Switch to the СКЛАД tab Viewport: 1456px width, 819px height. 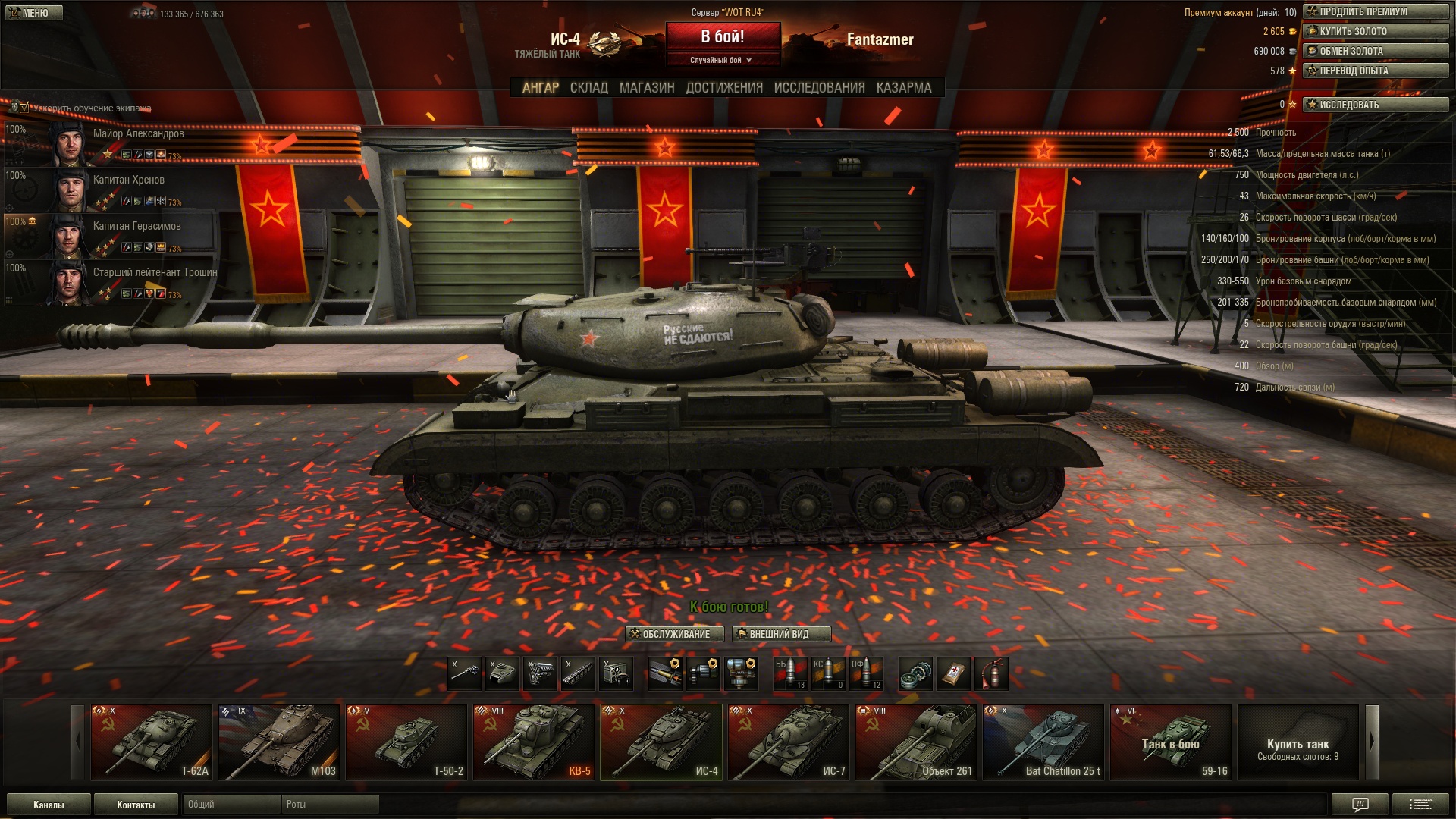point(588,88)
